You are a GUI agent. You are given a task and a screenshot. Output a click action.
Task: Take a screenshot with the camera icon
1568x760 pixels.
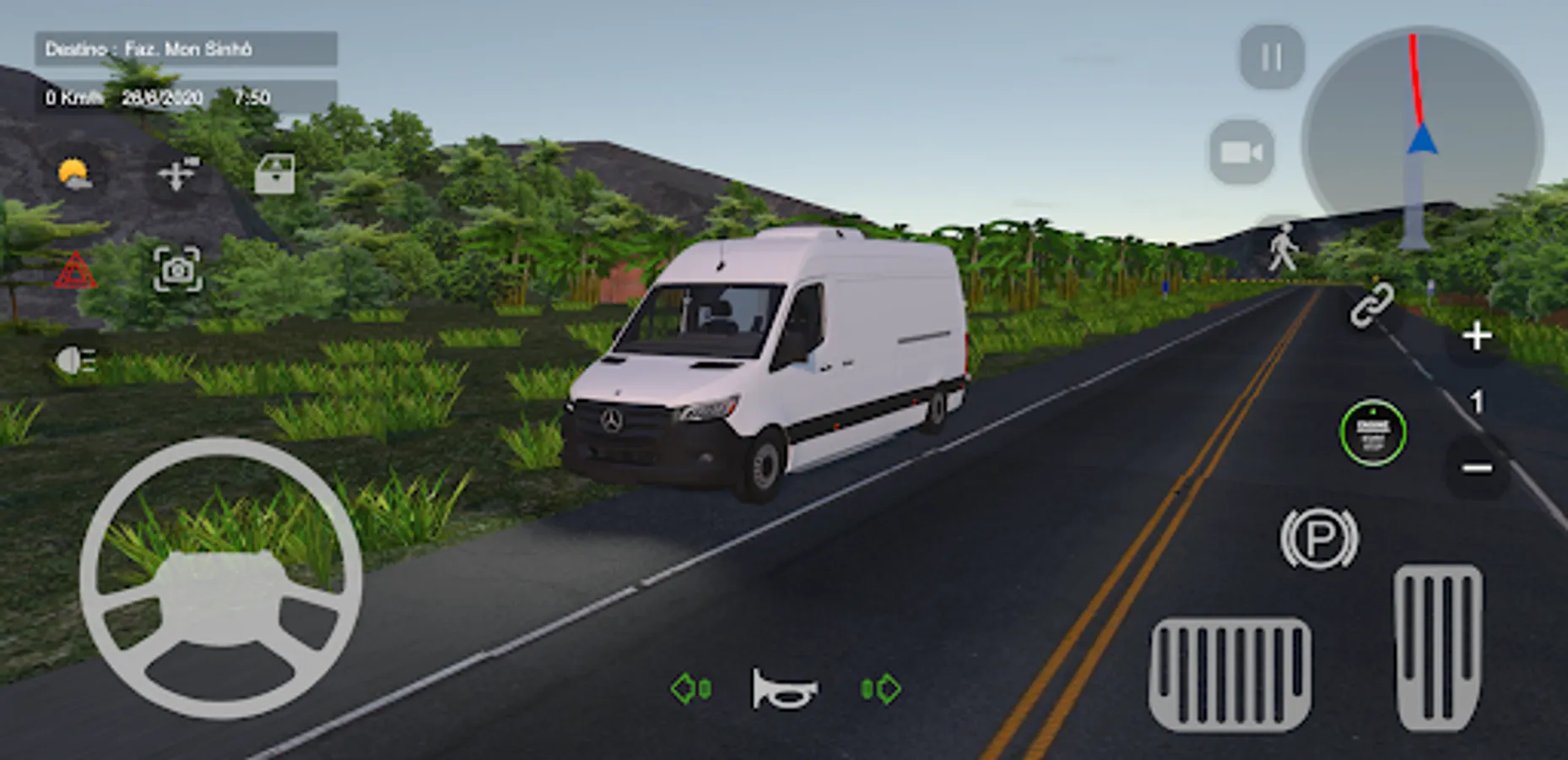tap(179, 272)
